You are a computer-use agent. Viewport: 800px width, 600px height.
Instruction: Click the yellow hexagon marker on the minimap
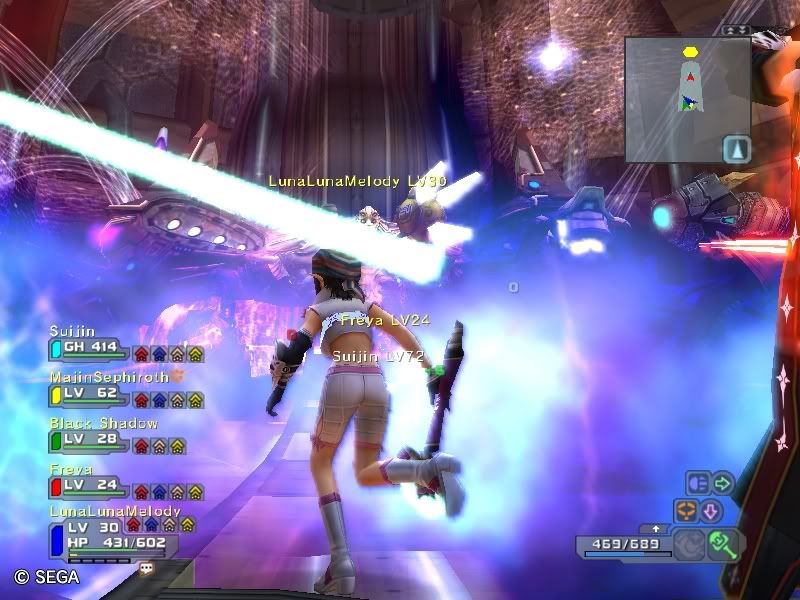[x=690, y=52]
